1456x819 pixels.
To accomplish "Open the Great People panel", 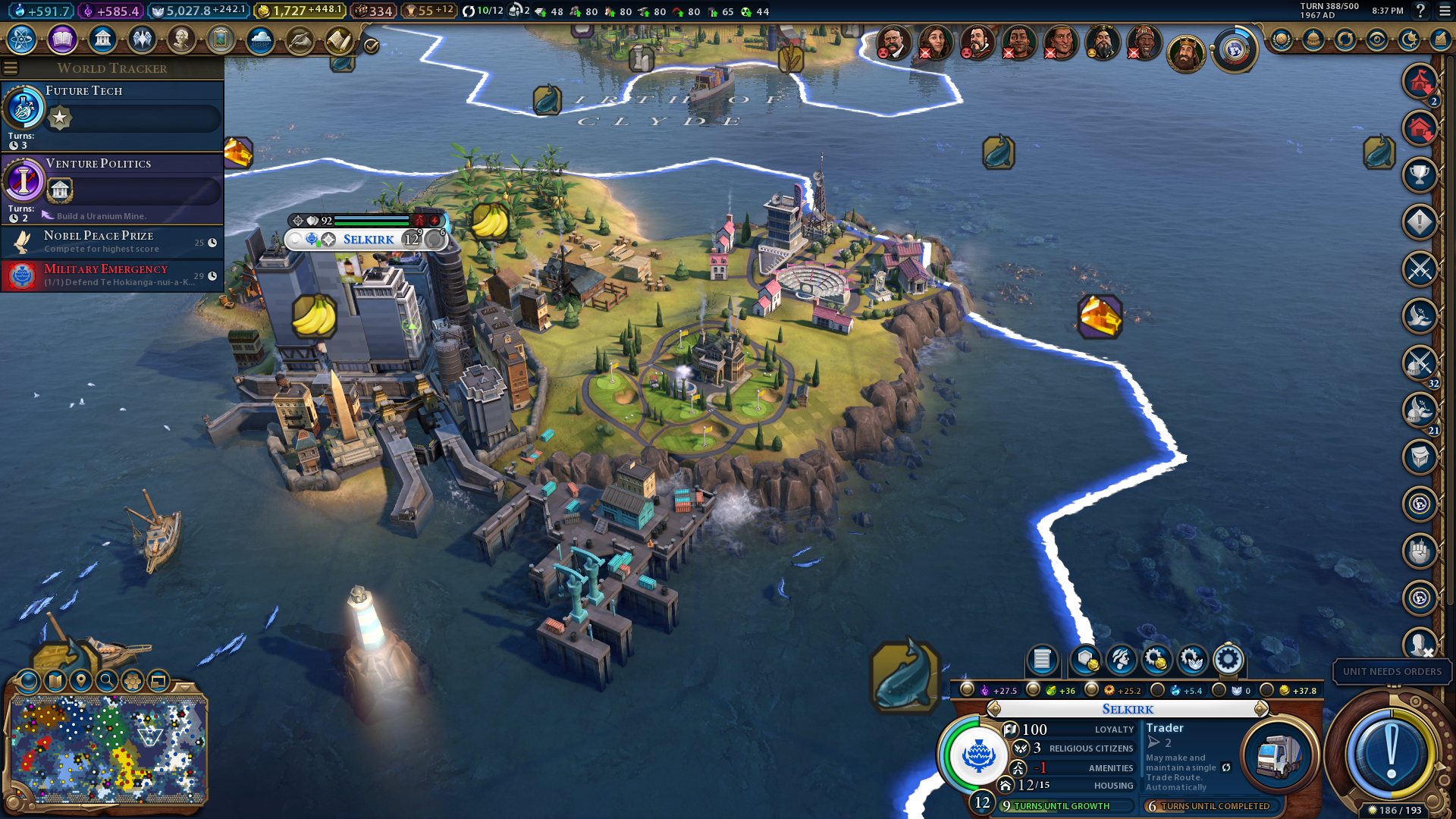I will point(181,39).
